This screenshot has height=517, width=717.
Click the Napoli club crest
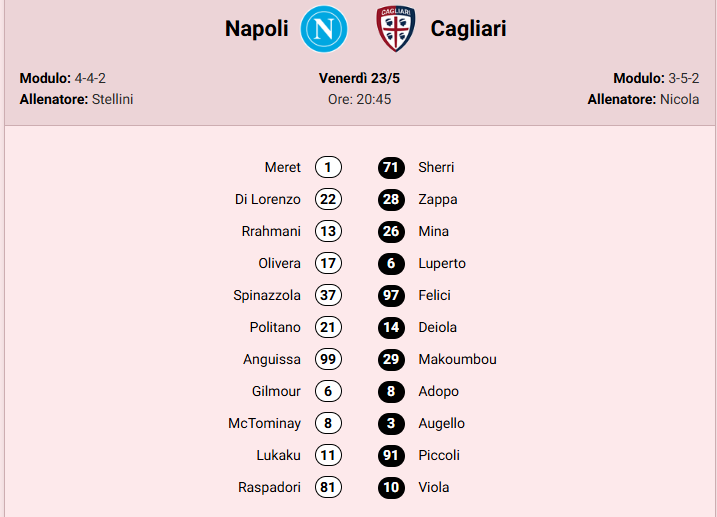pyautogui.click(x=325, y=29)
